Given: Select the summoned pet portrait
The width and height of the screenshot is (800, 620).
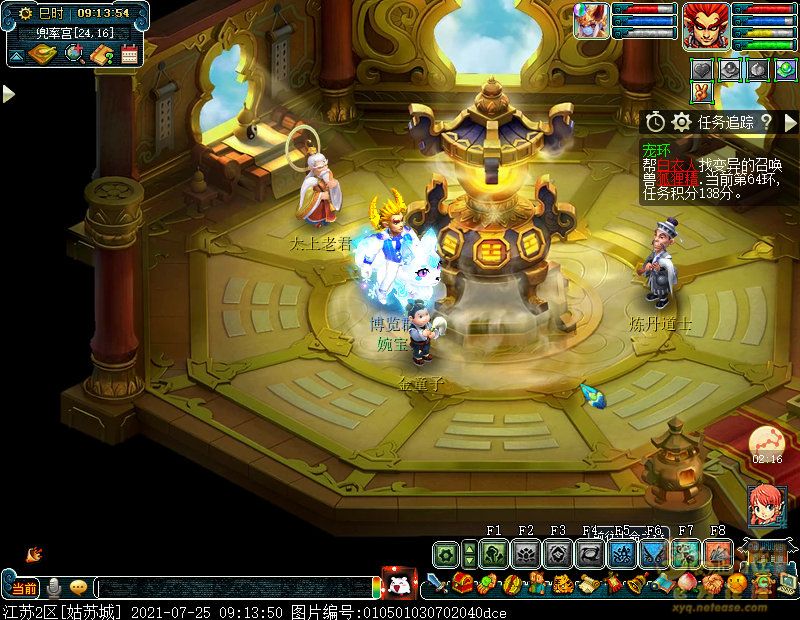Looking at the screenshot, I should coord(590,22).
